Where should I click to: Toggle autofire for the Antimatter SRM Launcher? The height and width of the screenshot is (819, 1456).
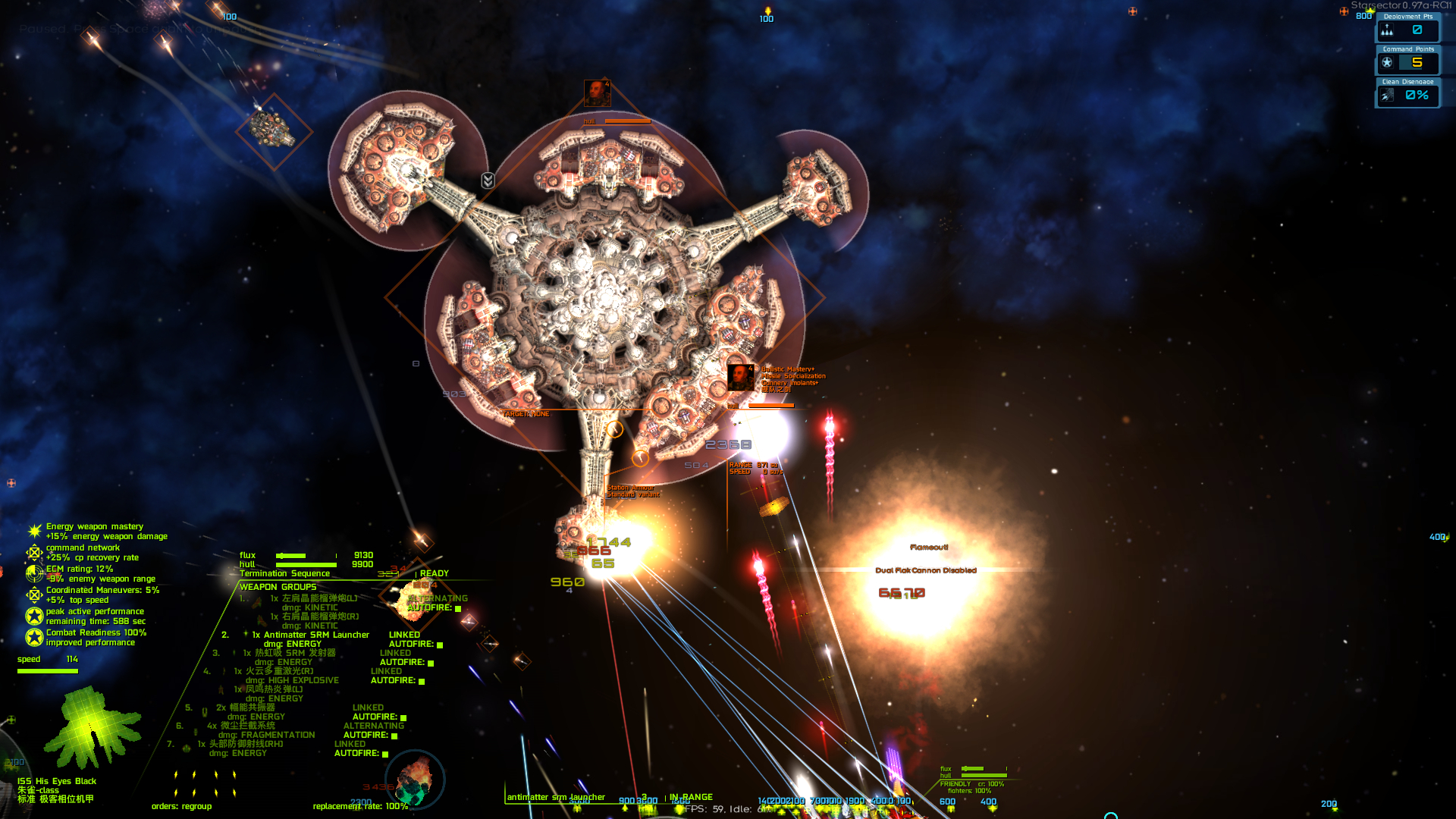pyautogui.click(x=440, y=645)
